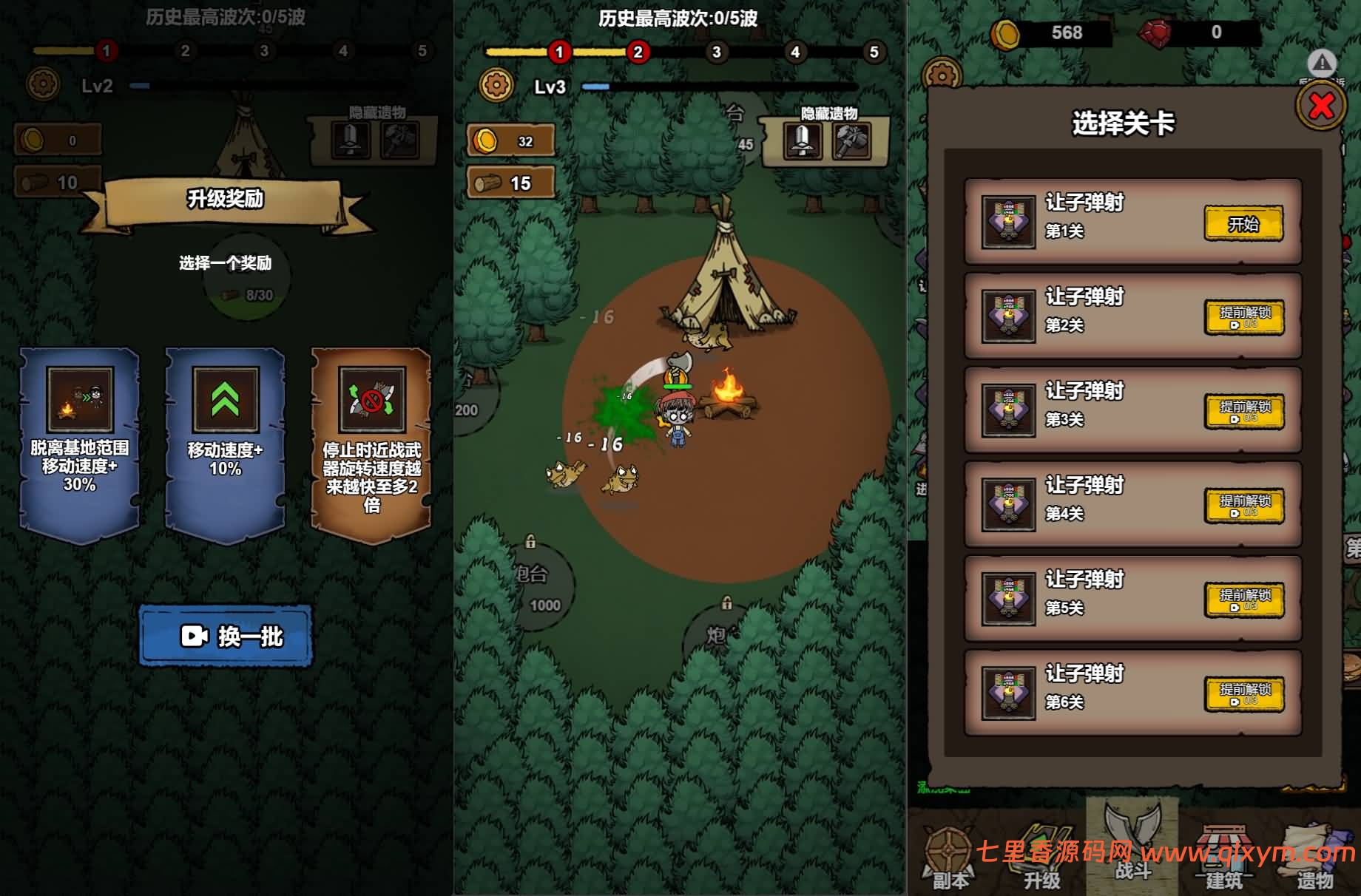Unlock 第2关 early with 提前解锁
The width and height of the screenshot is (1361, 896).
[x=1244, y=318]
